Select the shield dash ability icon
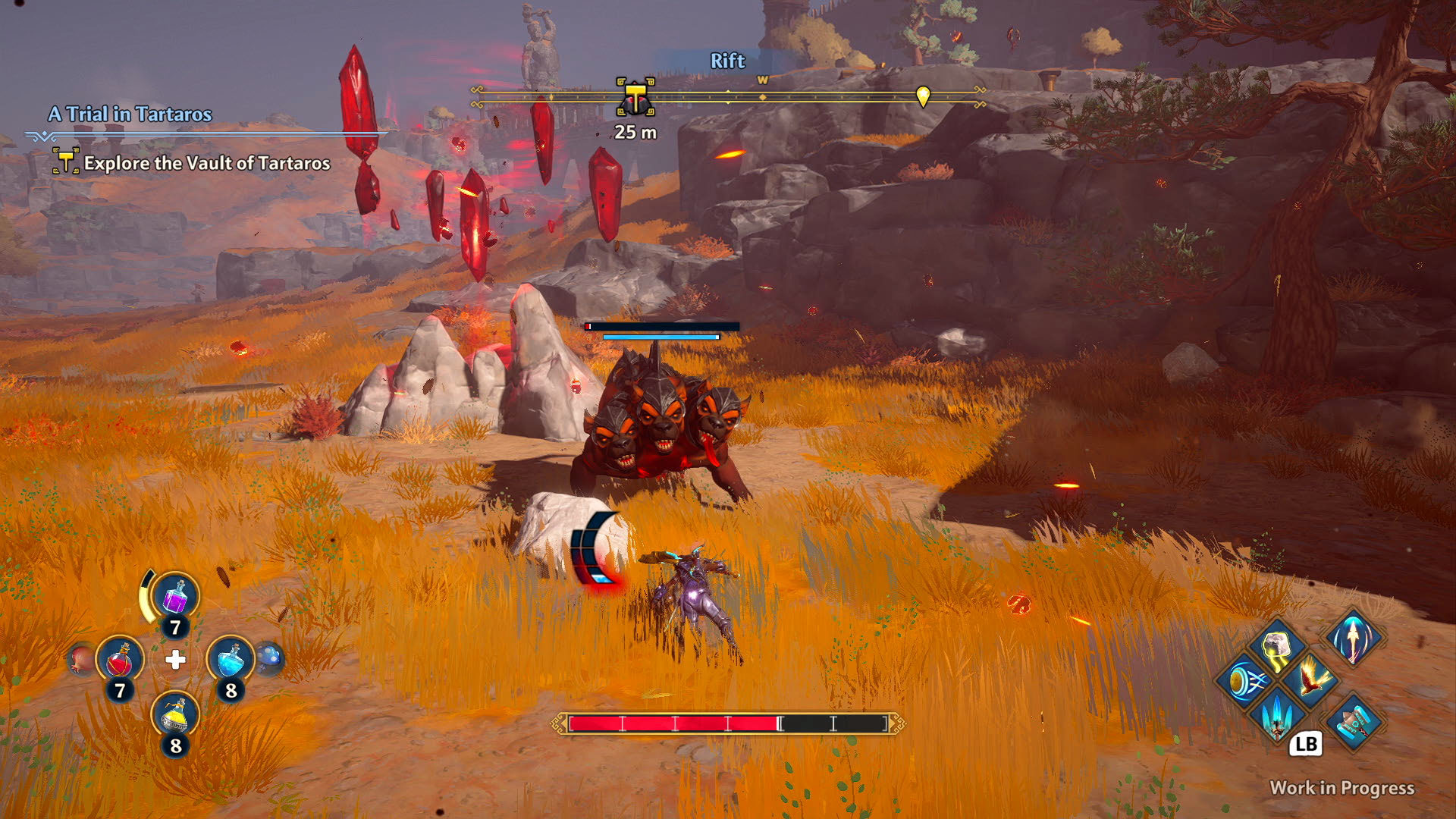 pos(1247,681)
